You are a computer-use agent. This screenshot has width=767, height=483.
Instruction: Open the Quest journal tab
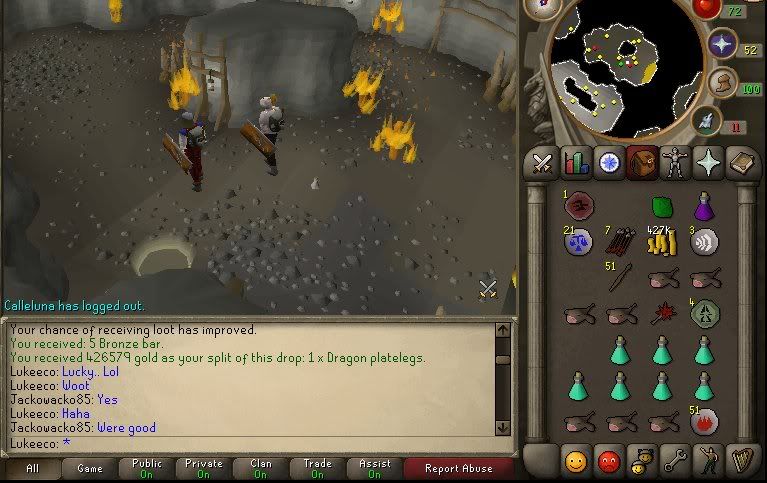pos(608,162)
